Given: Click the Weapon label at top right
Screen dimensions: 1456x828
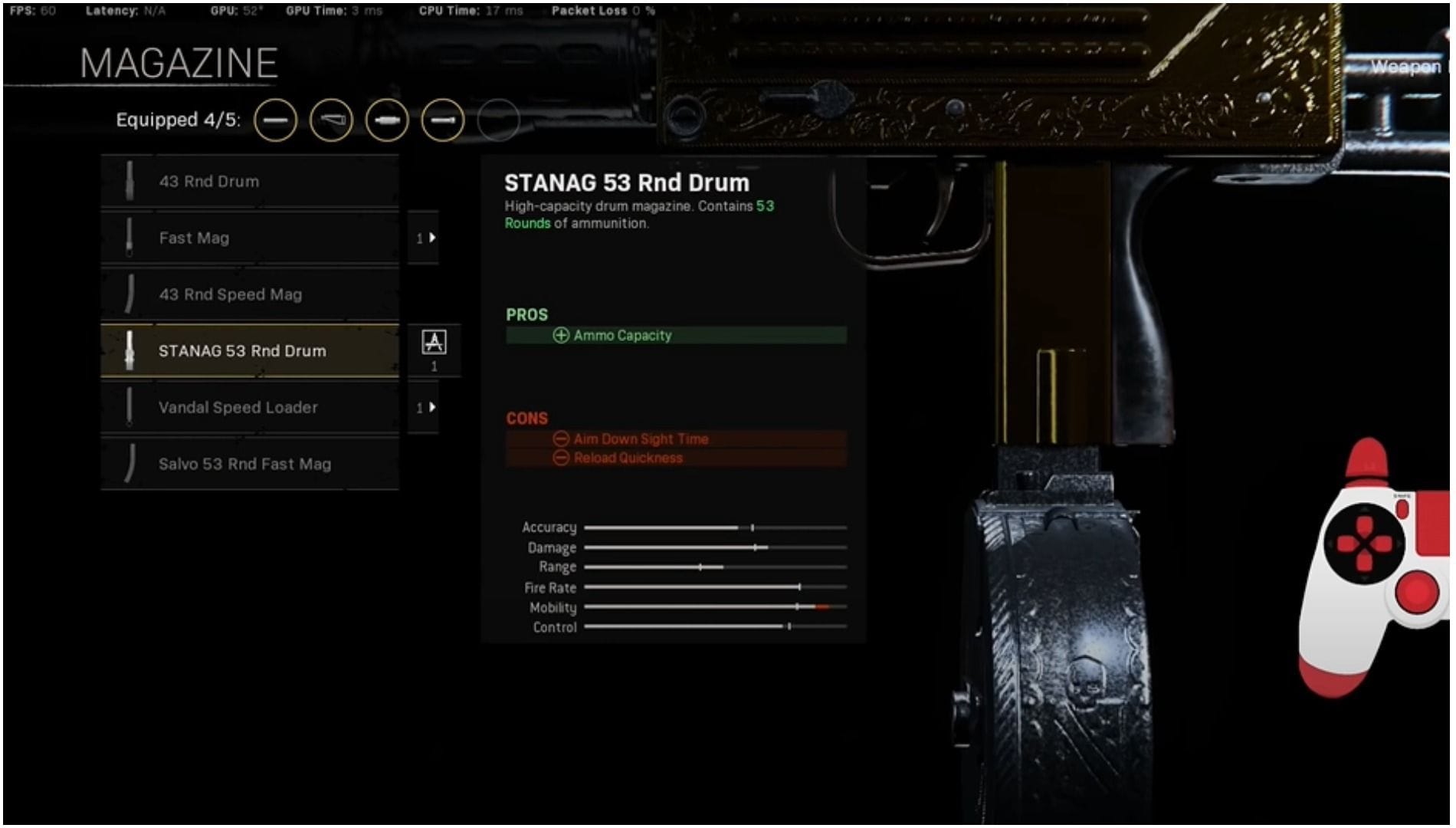Looking at the screenshot, I should 1408,67.
